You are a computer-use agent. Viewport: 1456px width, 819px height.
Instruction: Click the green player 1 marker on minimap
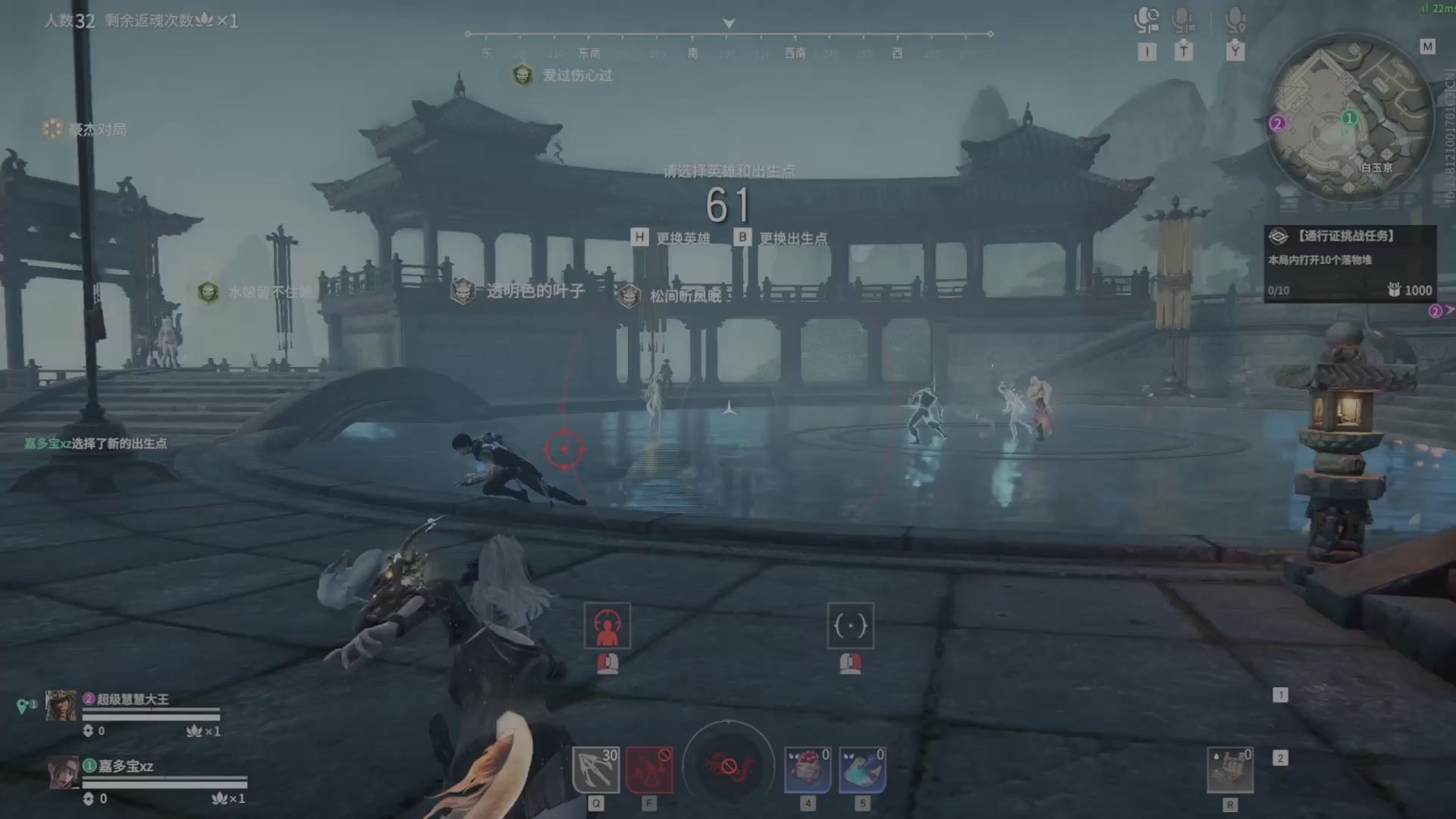1349,118
